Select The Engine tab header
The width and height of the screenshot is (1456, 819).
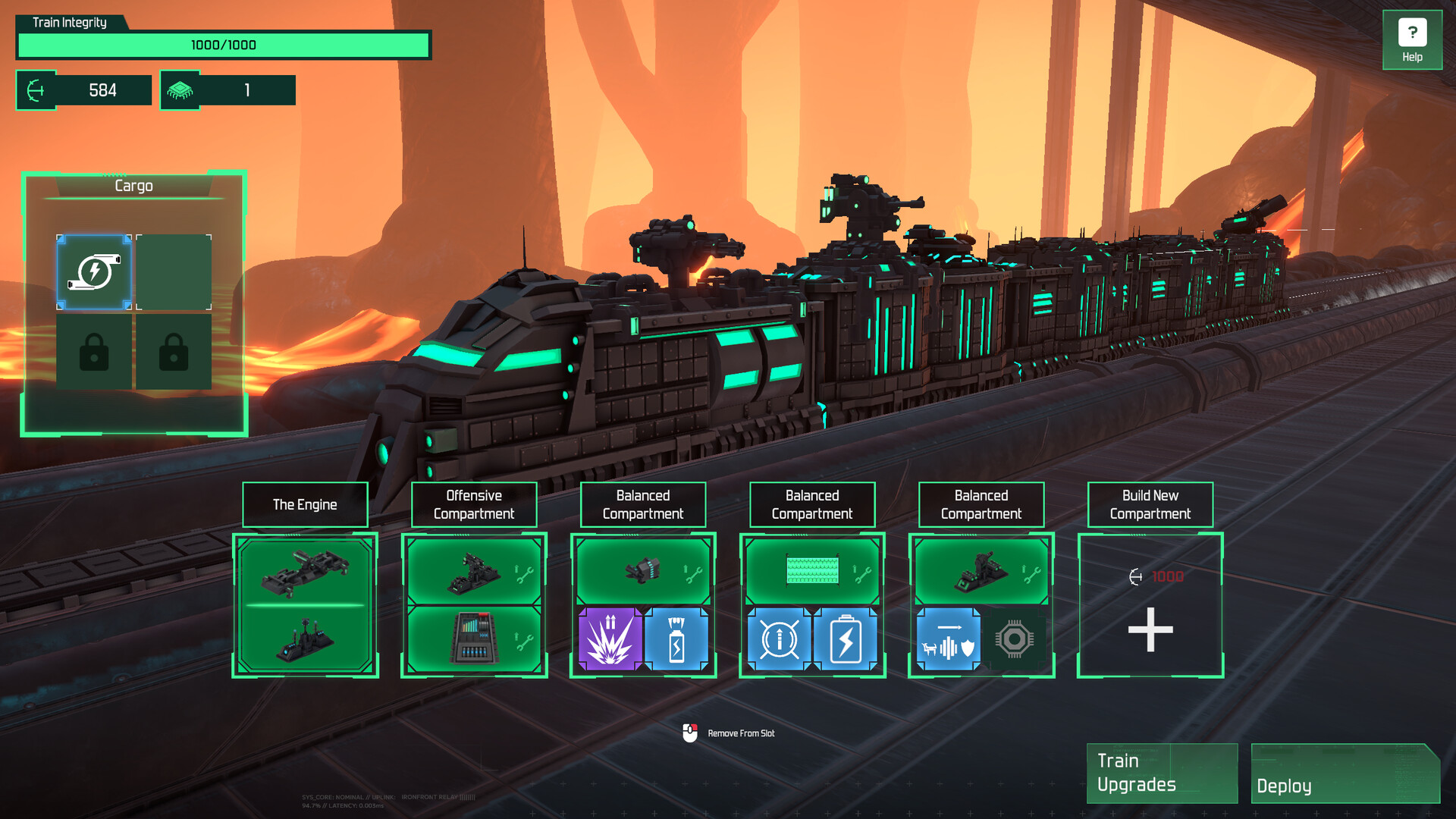point(305,504)
